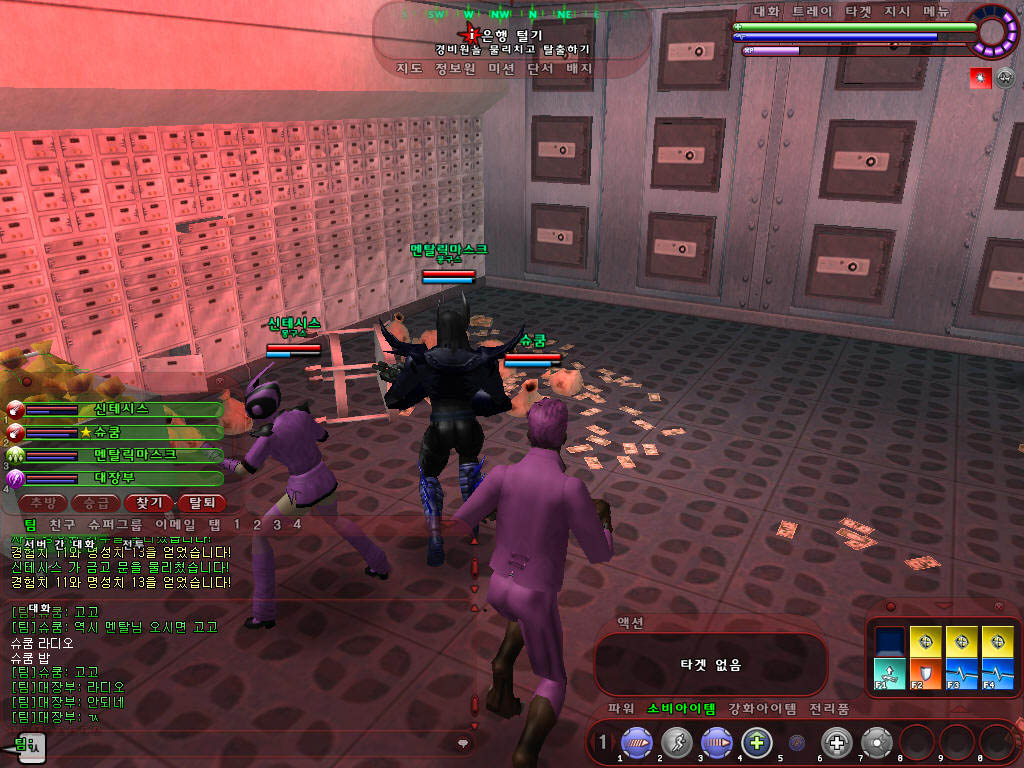The height and width of the screenshot is (768, 1024).
Task: Open the 메뉴 main menu
Action: tap(937, 12)
